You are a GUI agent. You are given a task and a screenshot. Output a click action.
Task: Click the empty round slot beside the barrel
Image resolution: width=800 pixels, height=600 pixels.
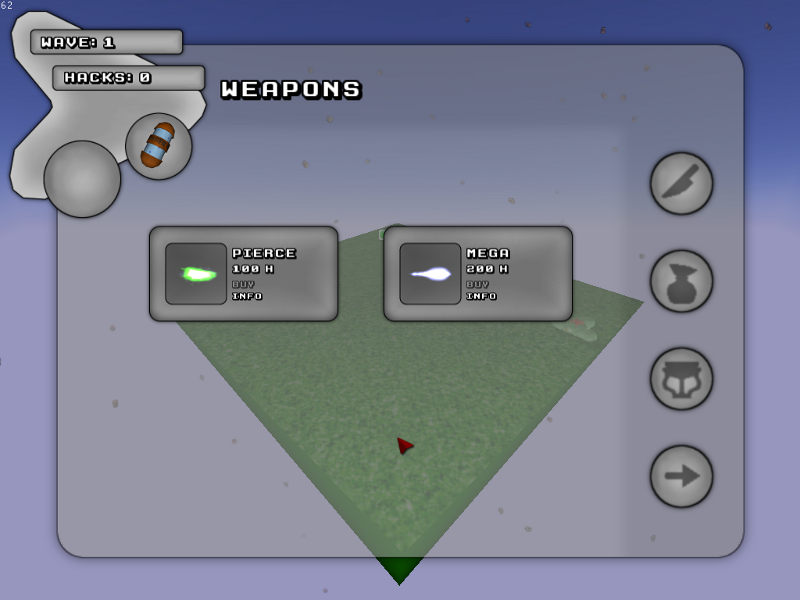pyautogui.click(x=82, y=179)
